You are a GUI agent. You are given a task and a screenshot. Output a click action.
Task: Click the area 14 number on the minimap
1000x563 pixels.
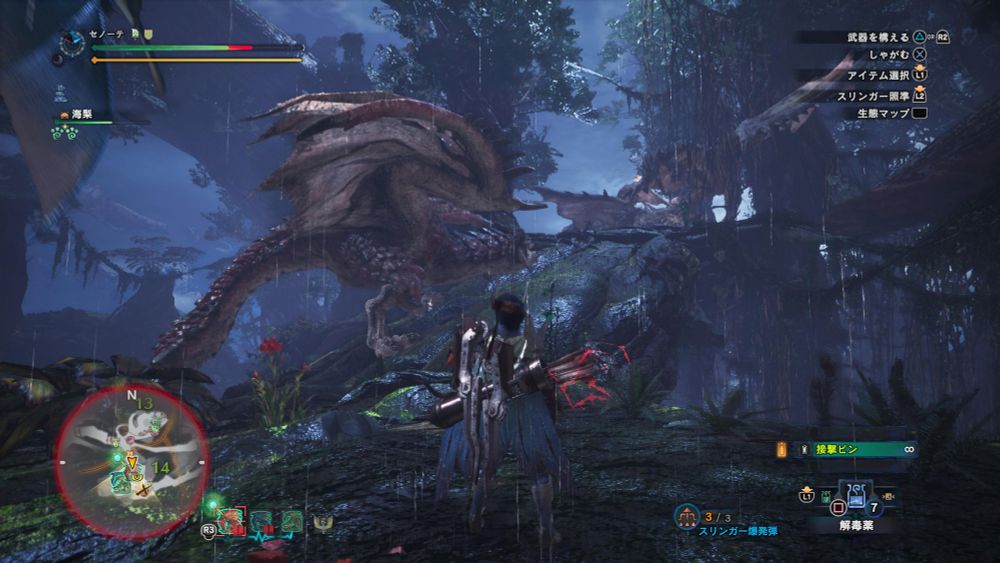point(159,467)
